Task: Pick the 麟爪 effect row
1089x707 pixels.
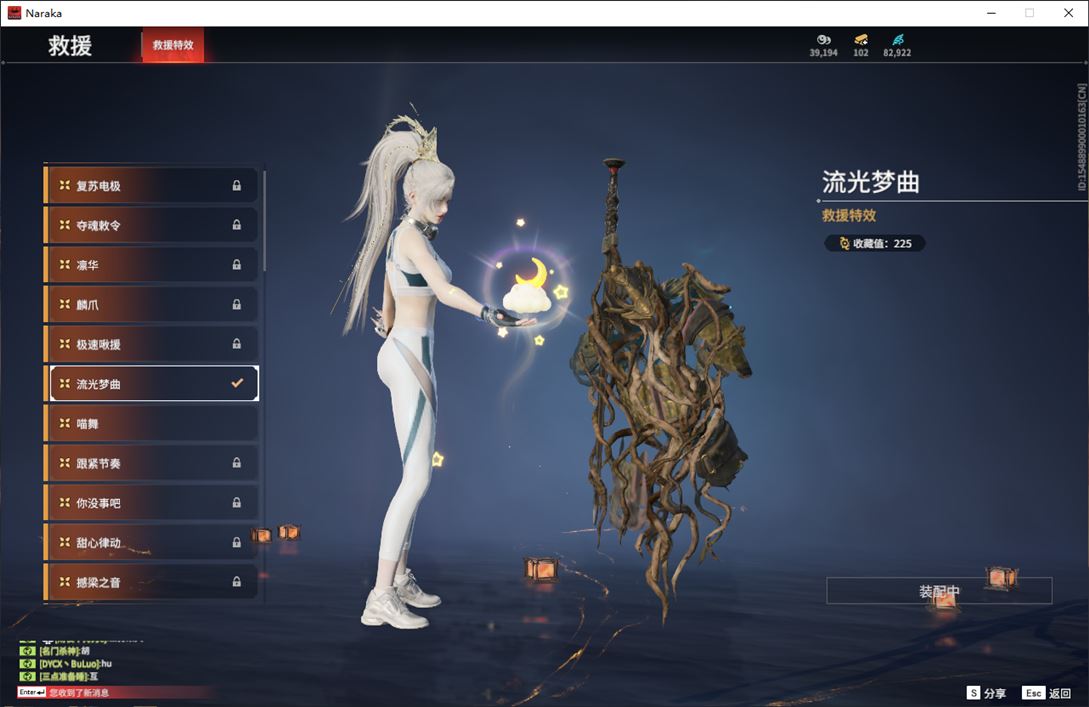Action: click(x=152, y=305)
